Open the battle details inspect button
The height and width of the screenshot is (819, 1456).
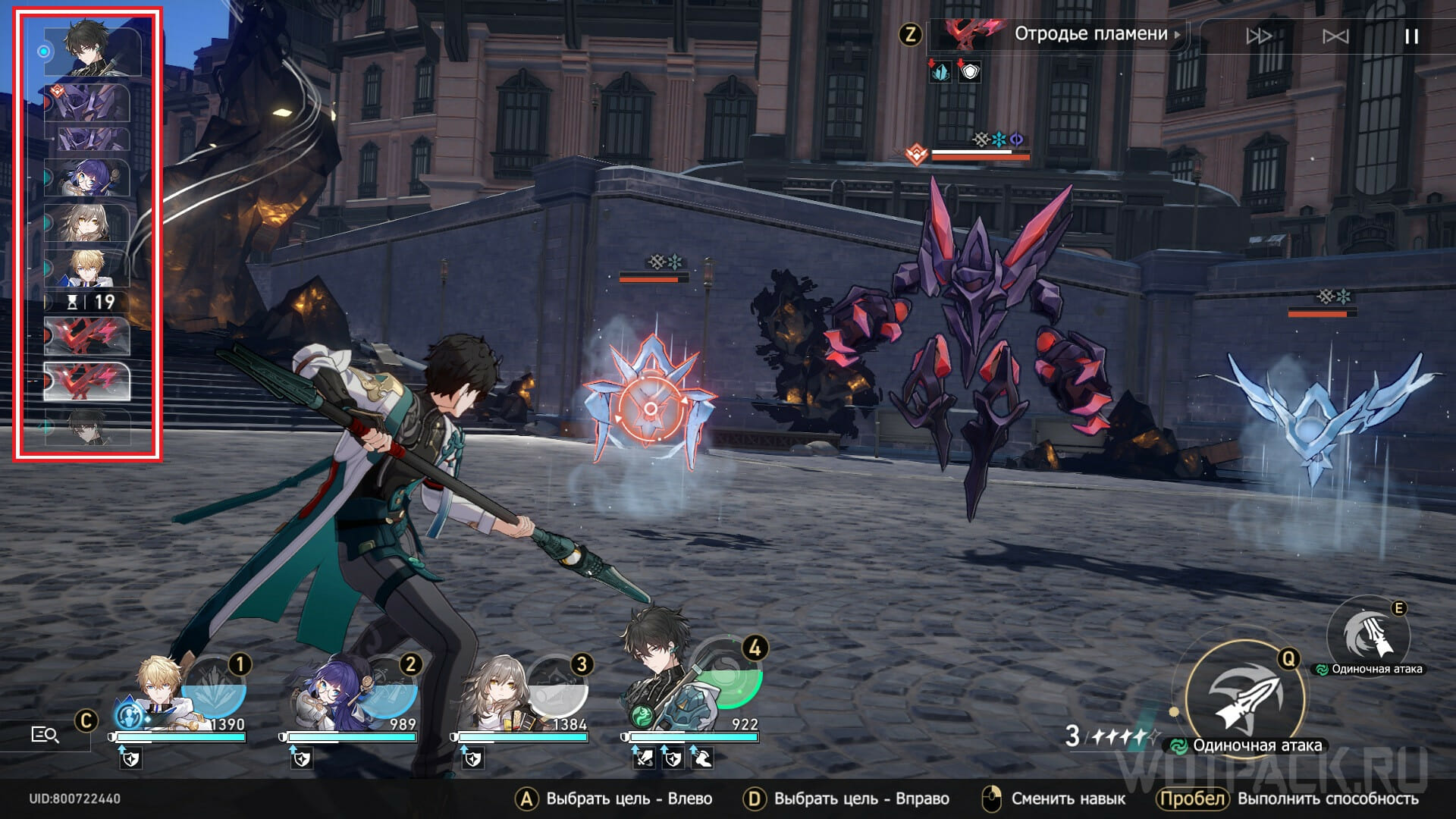coord(45,734)
